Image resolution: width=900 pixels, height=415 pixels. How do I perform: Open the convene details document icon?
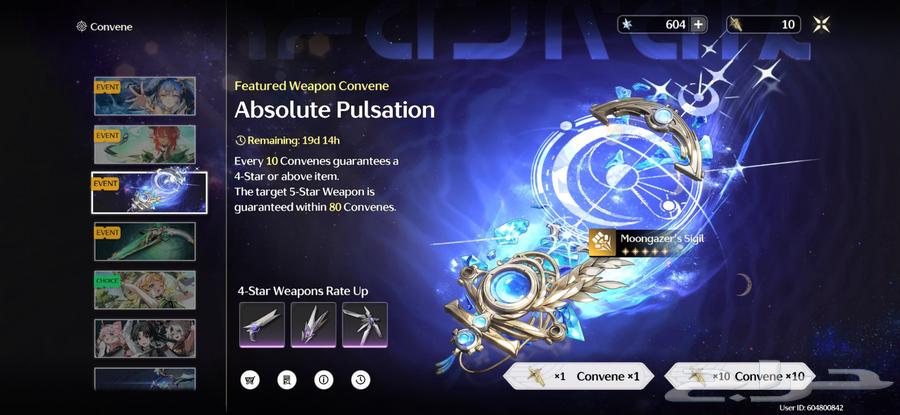286,380
